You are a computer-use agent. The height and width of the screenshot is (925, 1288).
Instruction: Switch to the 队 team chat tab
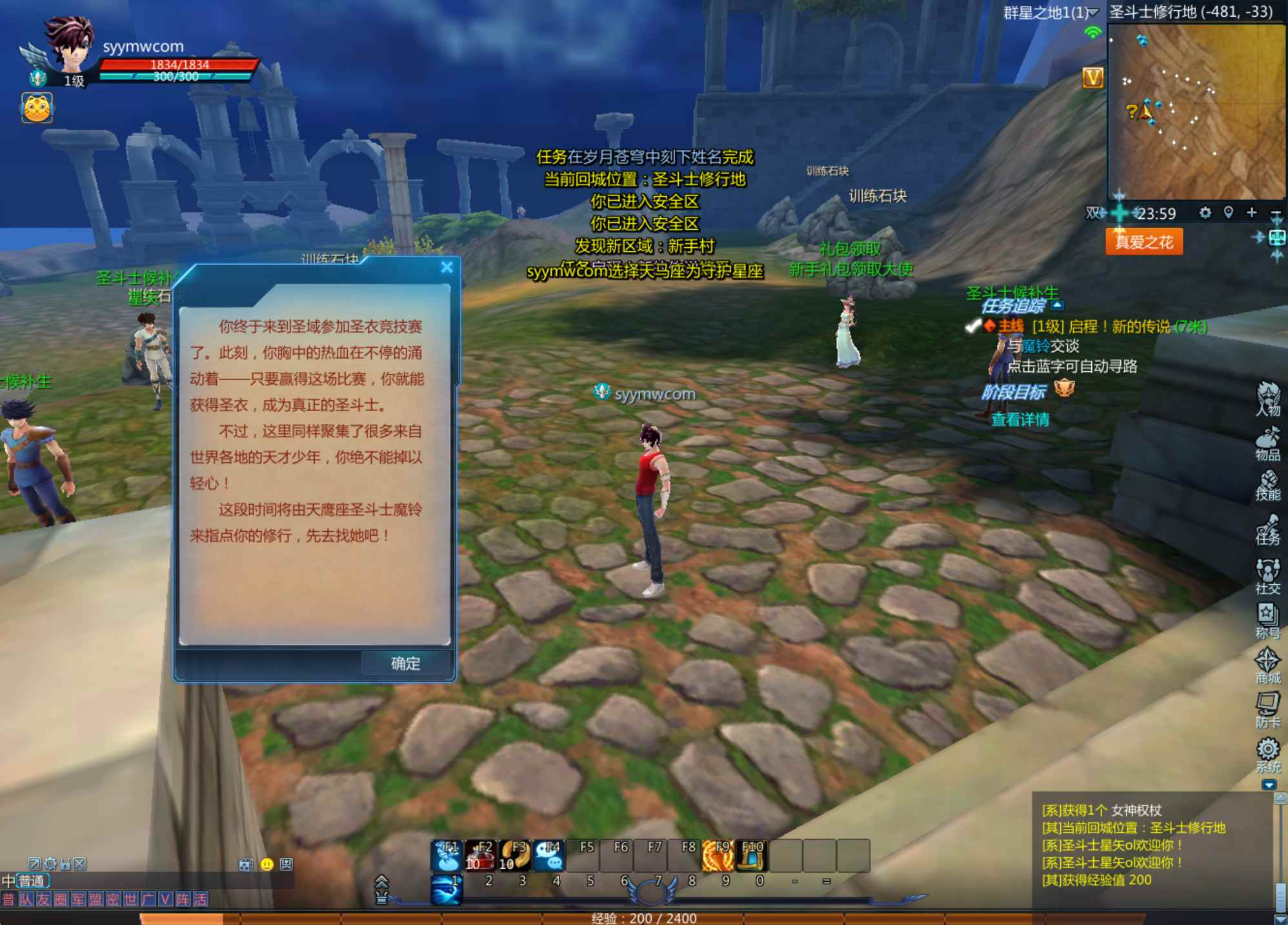(26, 899)
